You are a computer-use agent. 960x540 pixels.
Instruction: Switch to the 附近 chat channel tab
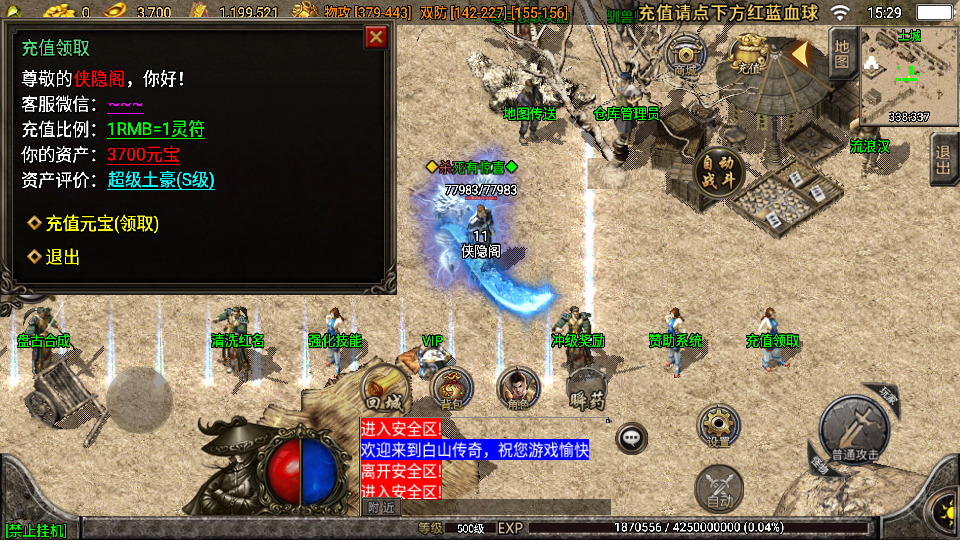[380, 507]
